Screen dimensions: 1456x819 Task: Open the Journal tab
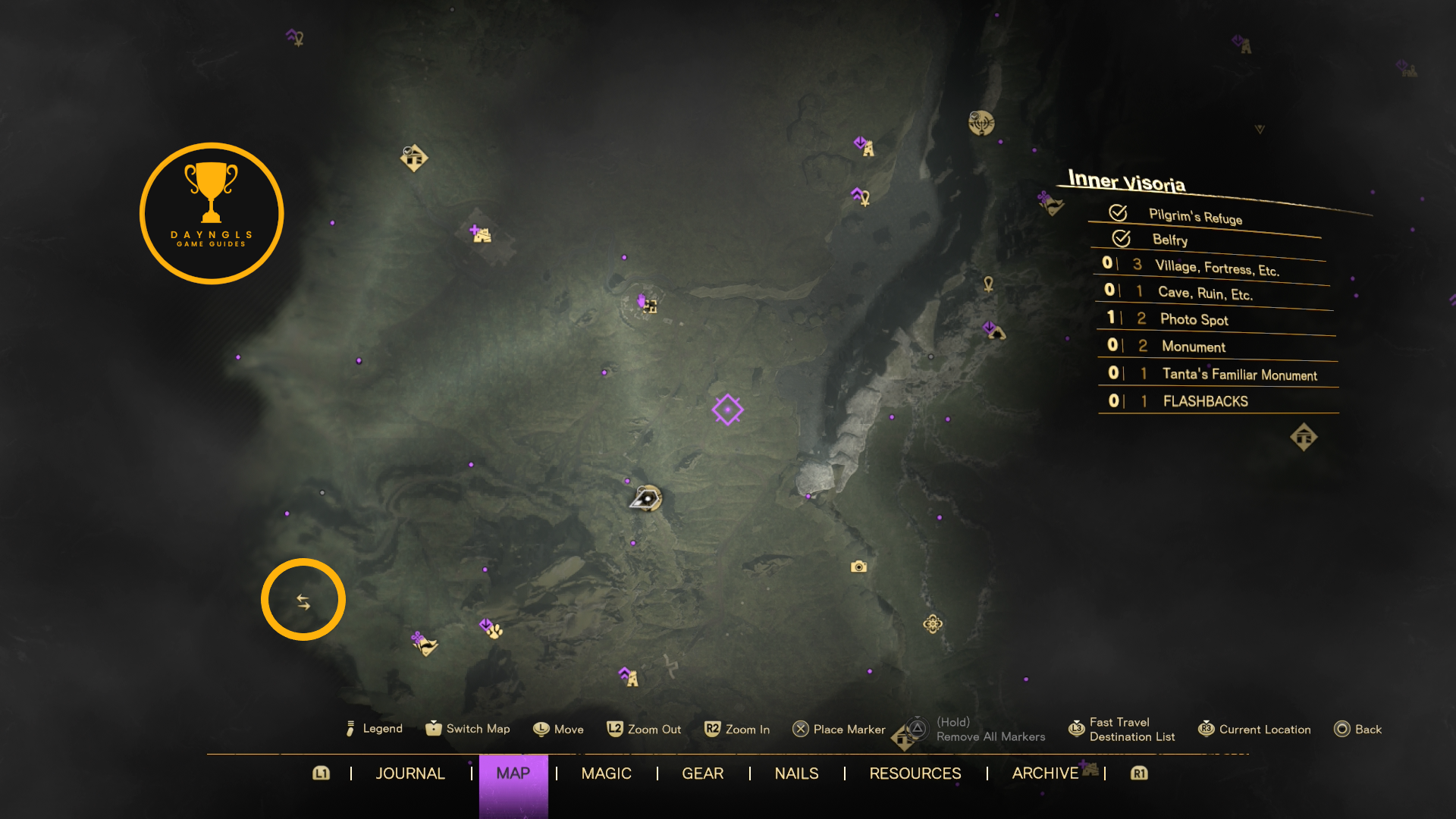(410, 773)
